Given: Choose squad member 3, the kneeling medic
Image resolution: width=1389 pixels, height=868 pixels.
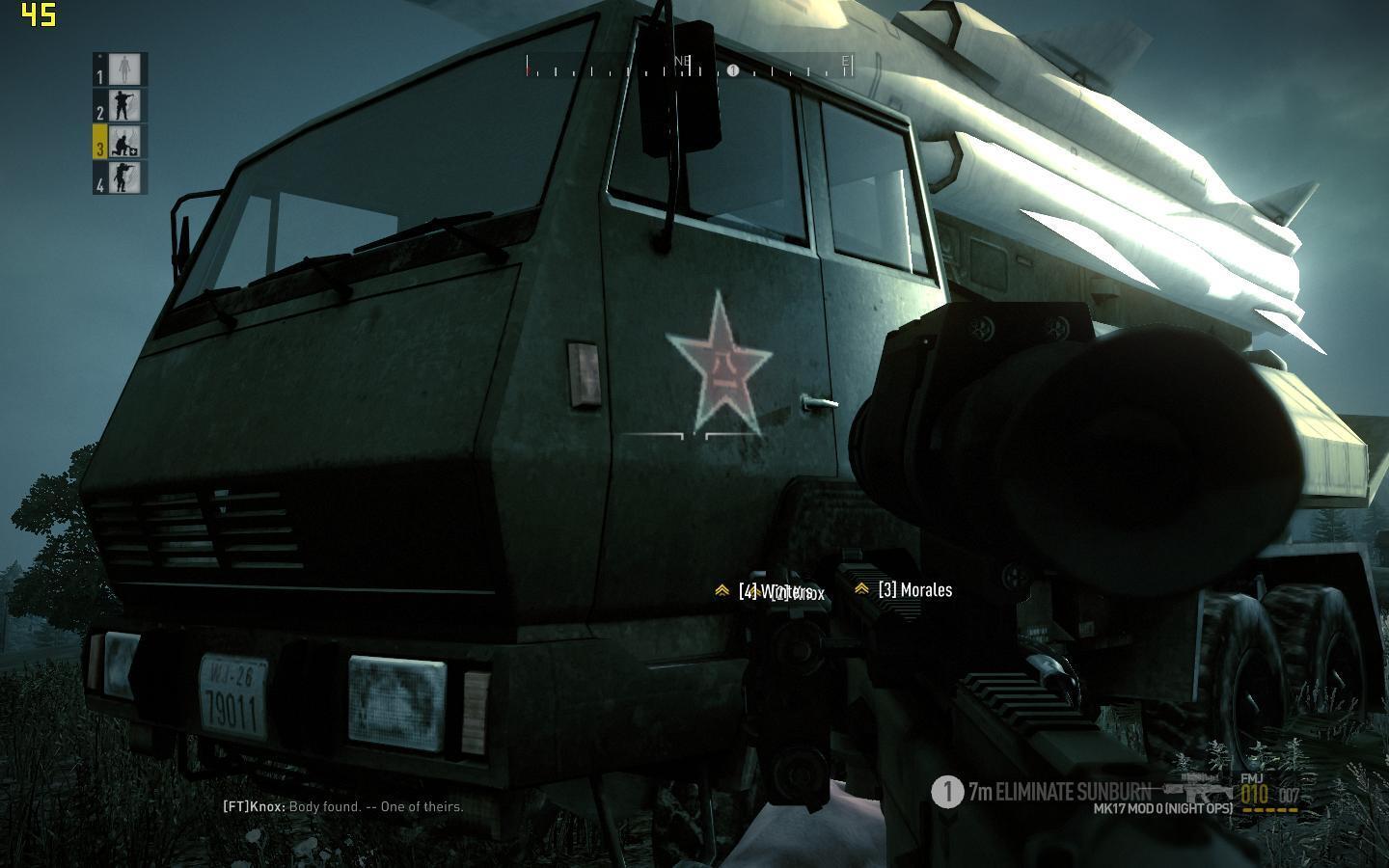Looking at the screenshot, I should 122,142.
